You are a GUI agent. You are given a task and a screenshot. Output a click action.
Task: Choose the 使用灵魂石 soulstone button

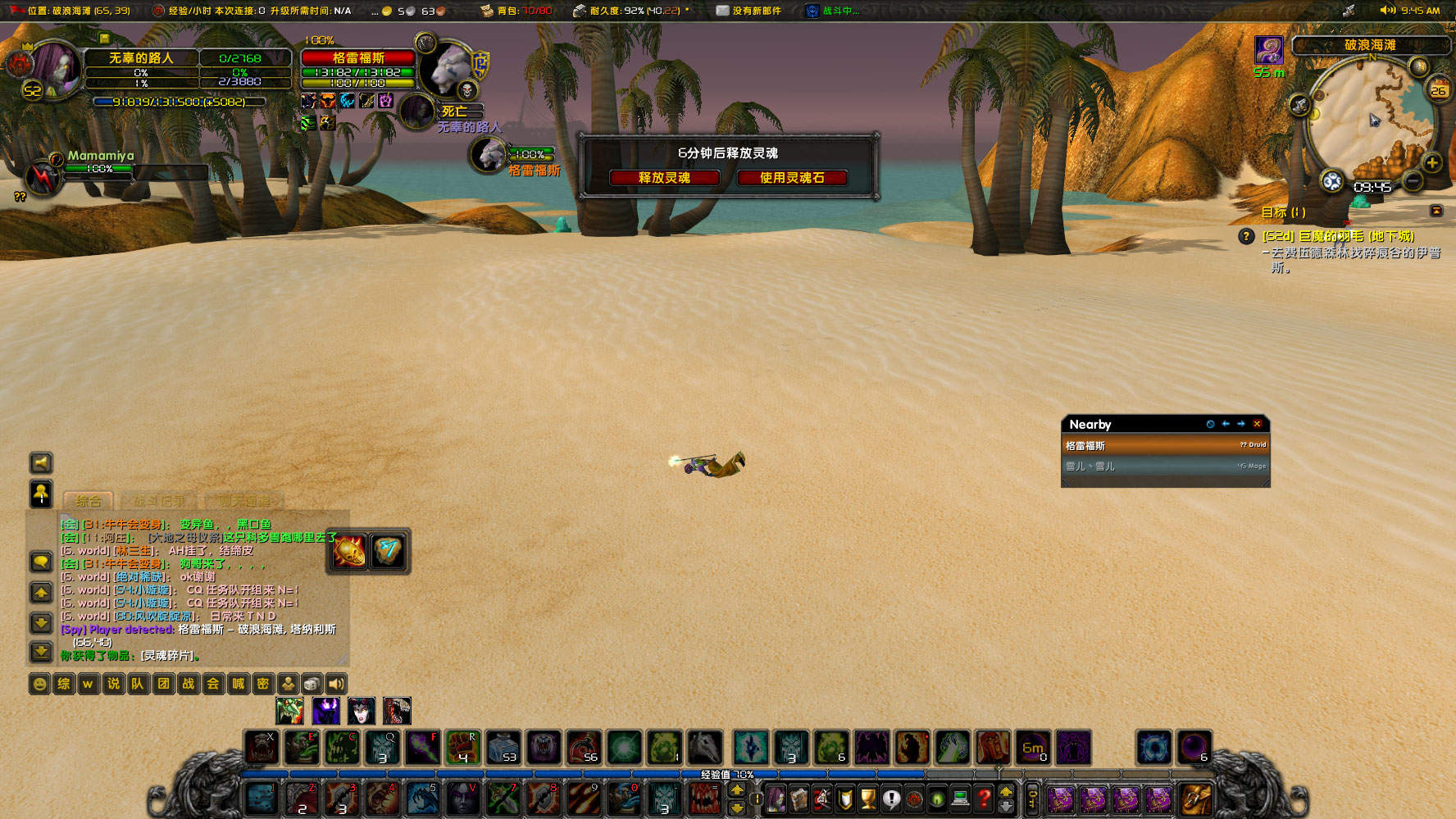pos(791,178)
